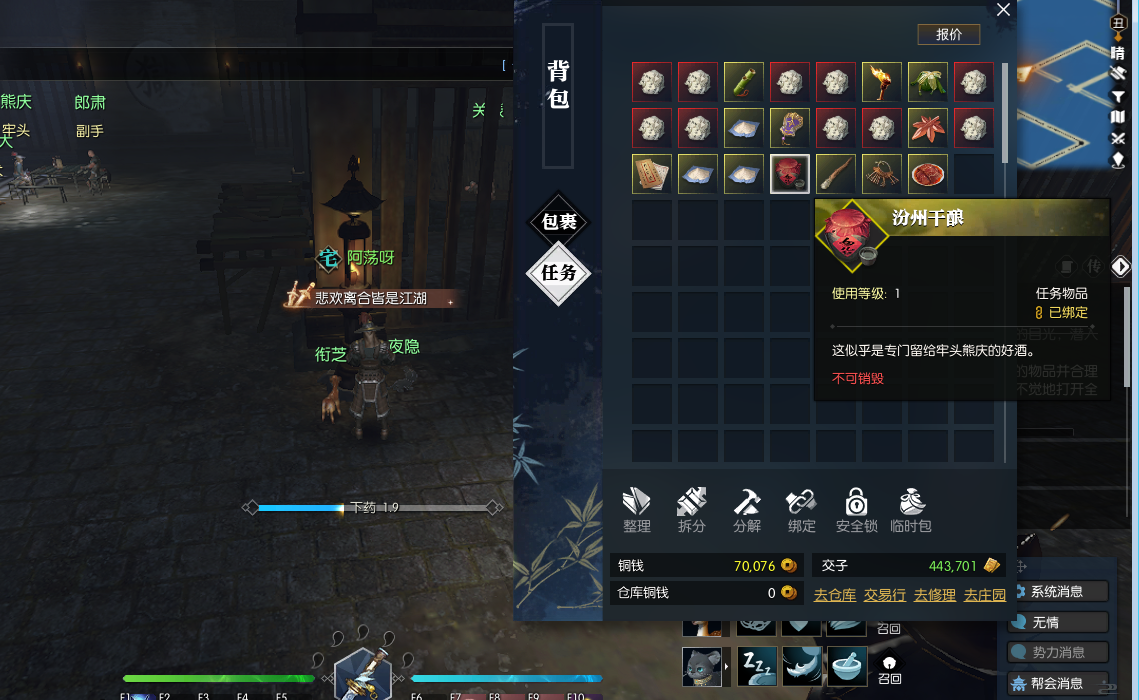Open the 报价 price quote button
1139x700 pixels.
pos(948,34)
